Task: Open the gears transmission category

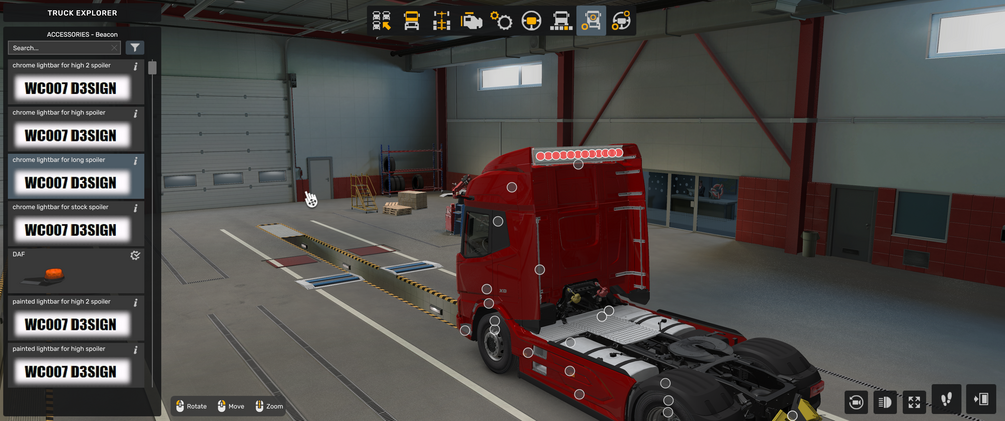Action: click(501, 20)
